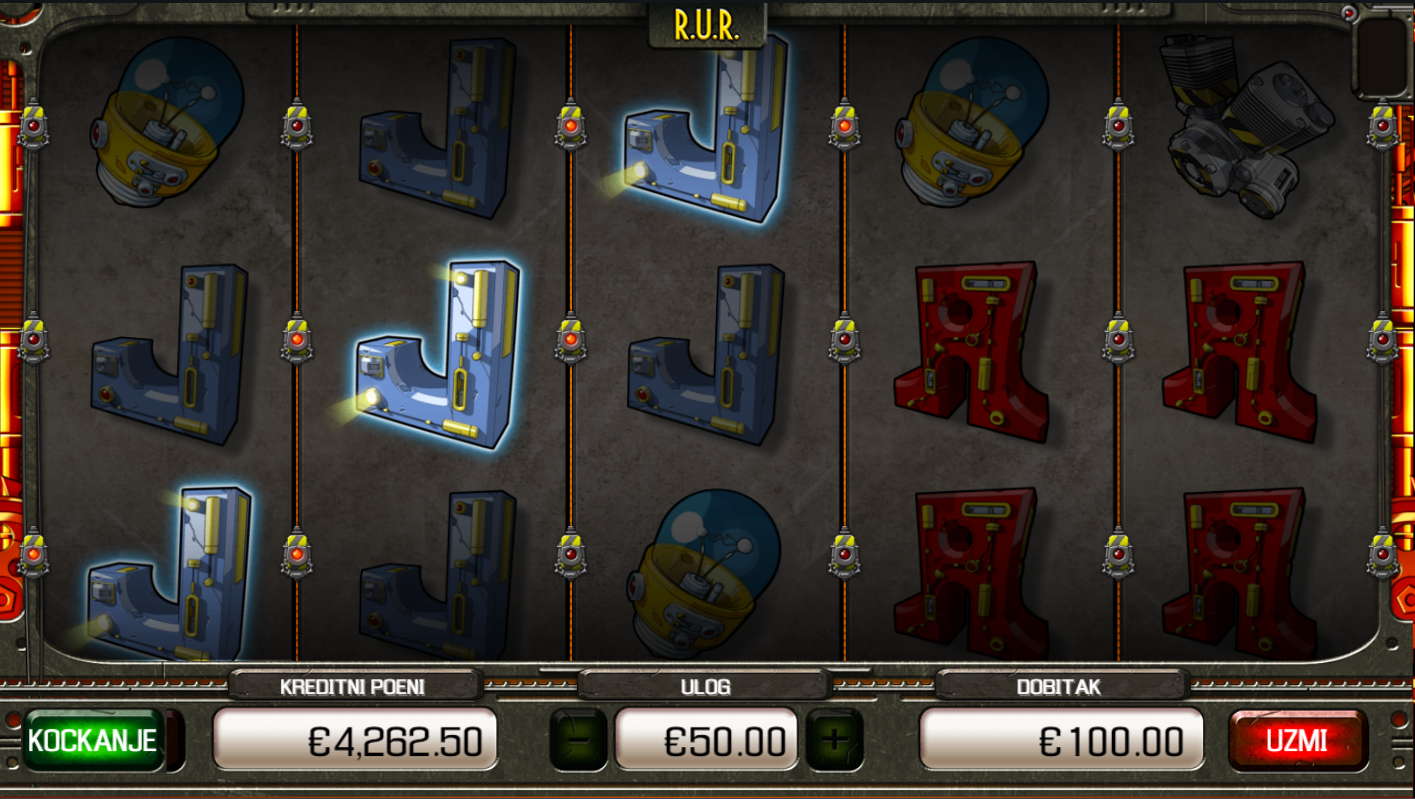Increase the bet with the plus button
This screenshot has width=1415, height=799.
[x=834, y=740]
